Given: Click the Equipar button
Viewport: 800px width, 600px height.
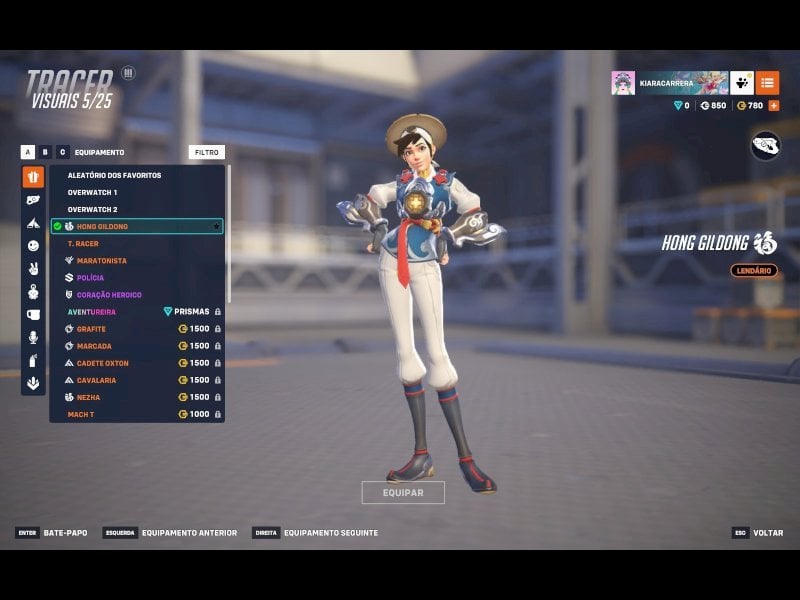Looking at the screenshot, I should (x=403, y=492).
